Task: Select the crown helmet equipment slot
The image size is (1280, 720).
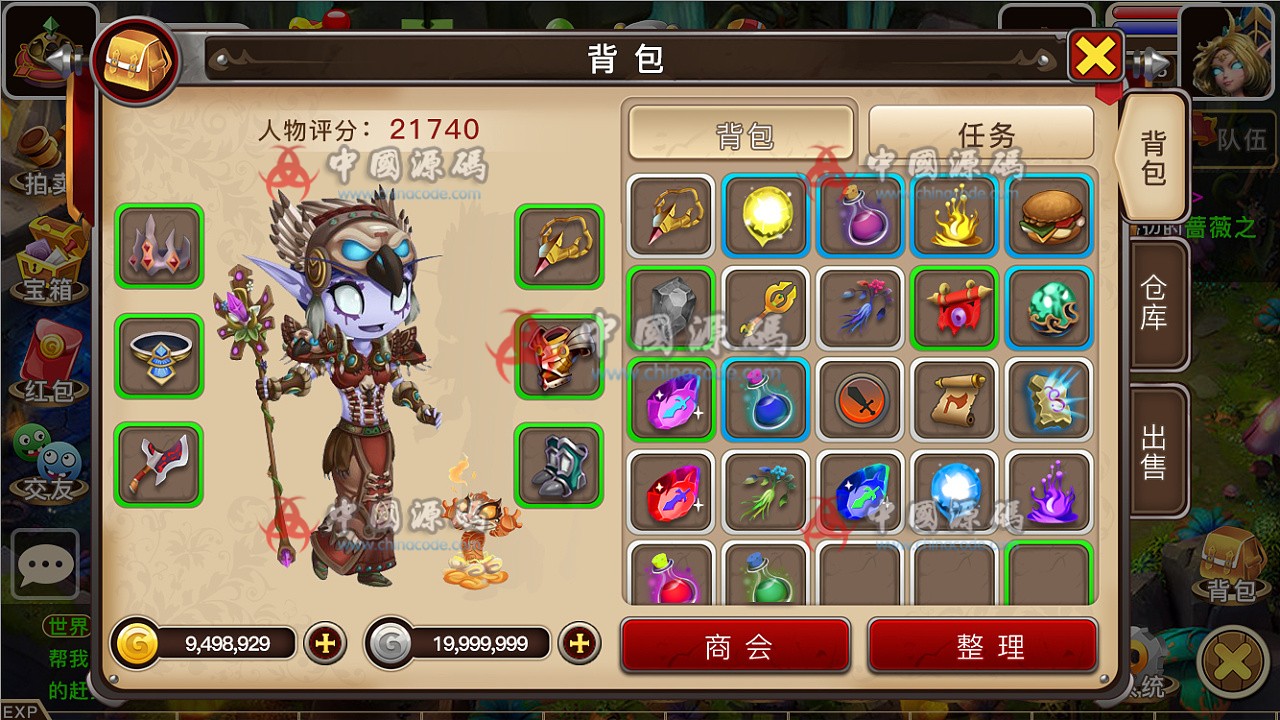Action: click(x=157, y=245)
